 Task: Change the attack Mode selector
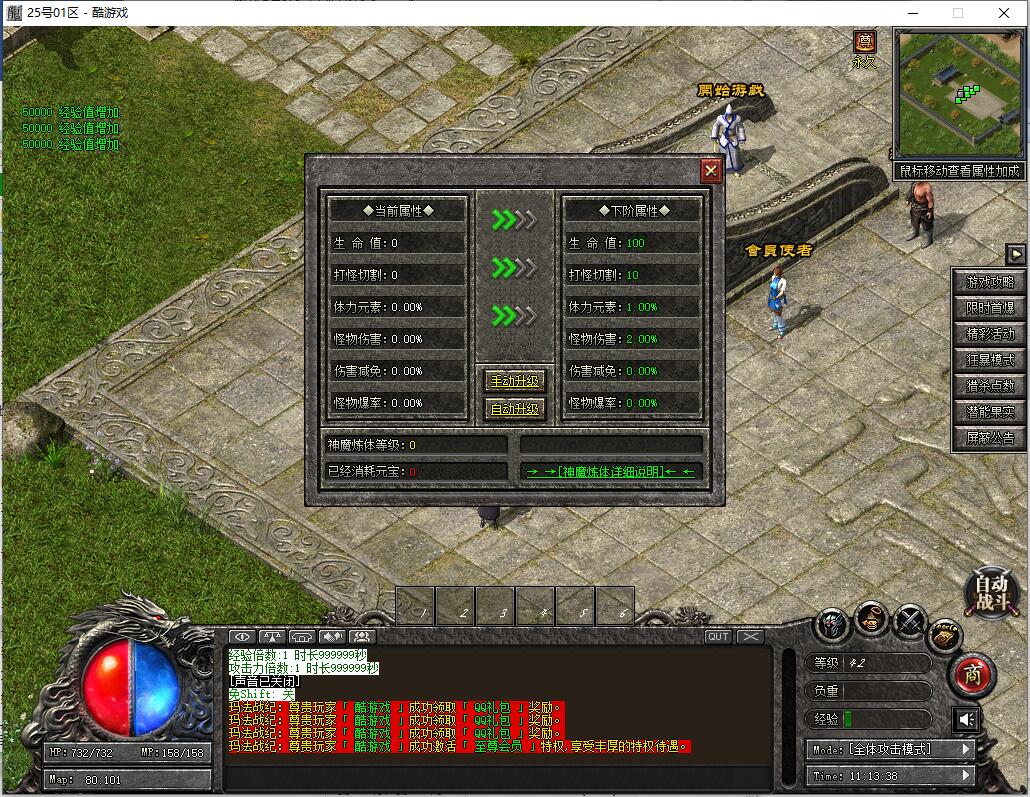890,749
